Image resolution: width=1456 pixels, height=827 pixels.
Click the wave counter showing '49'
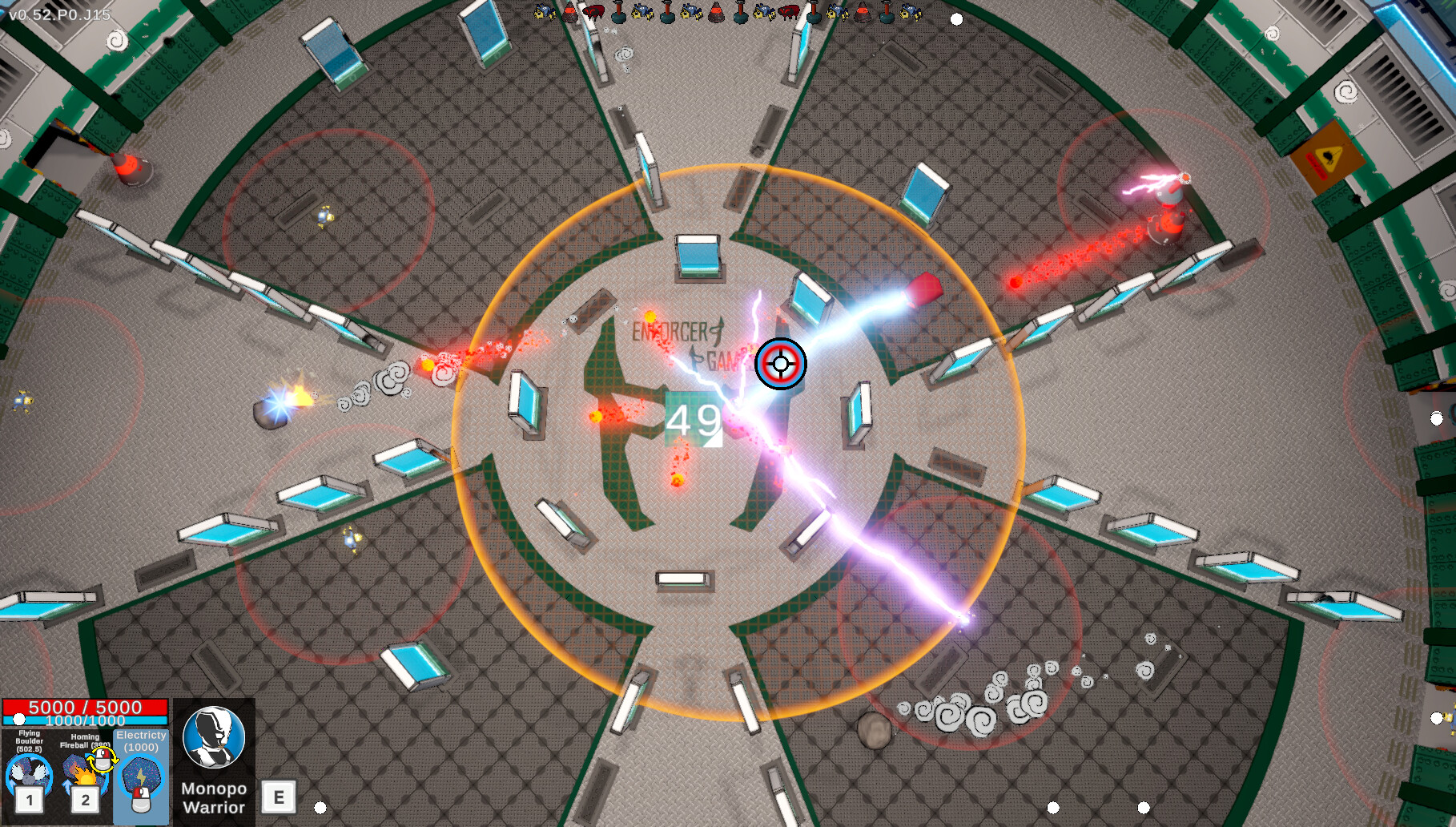[x=692, y=419]
